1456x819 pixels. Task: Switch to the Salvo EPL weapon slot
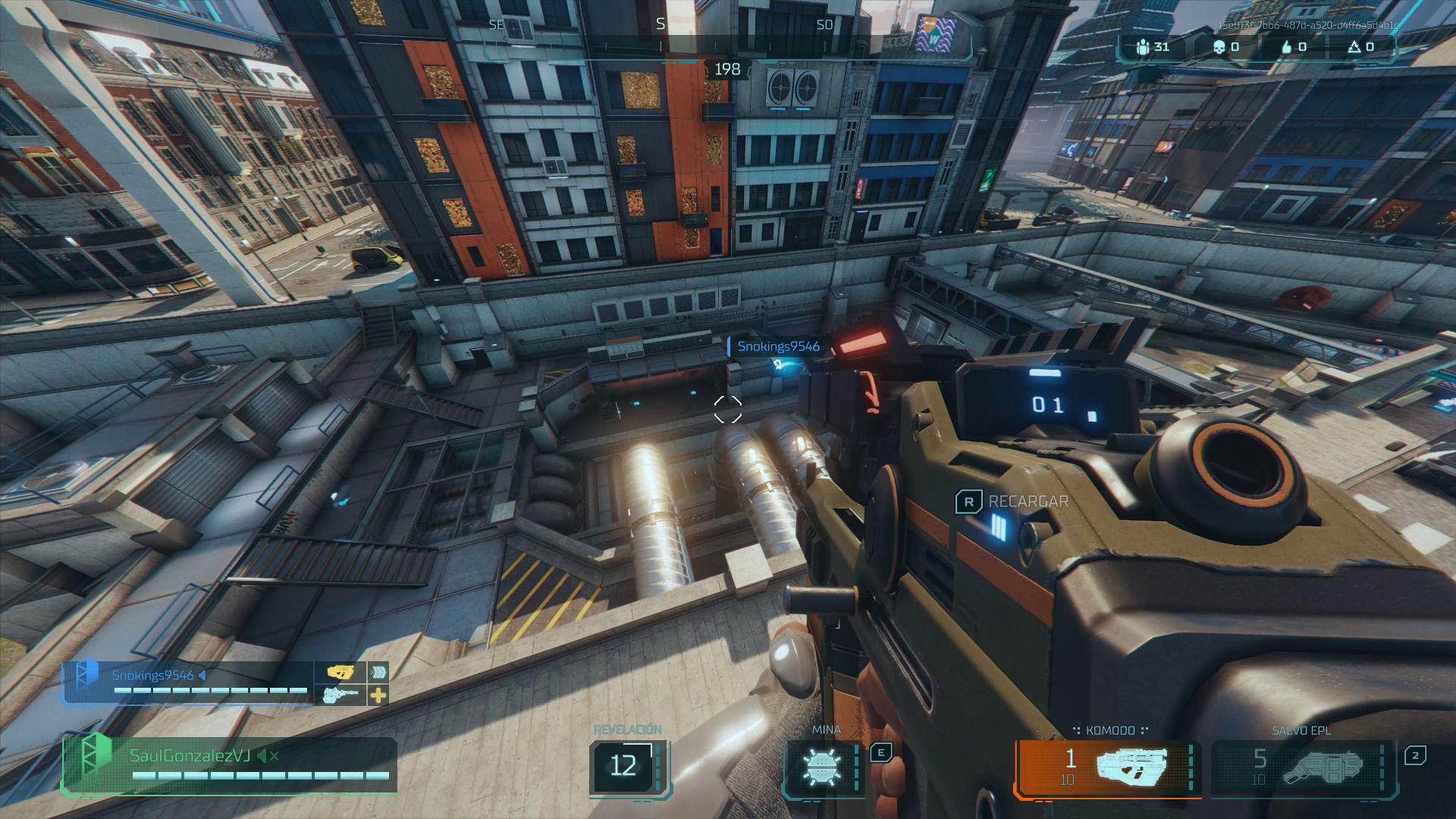click(x=1303, y=767)
